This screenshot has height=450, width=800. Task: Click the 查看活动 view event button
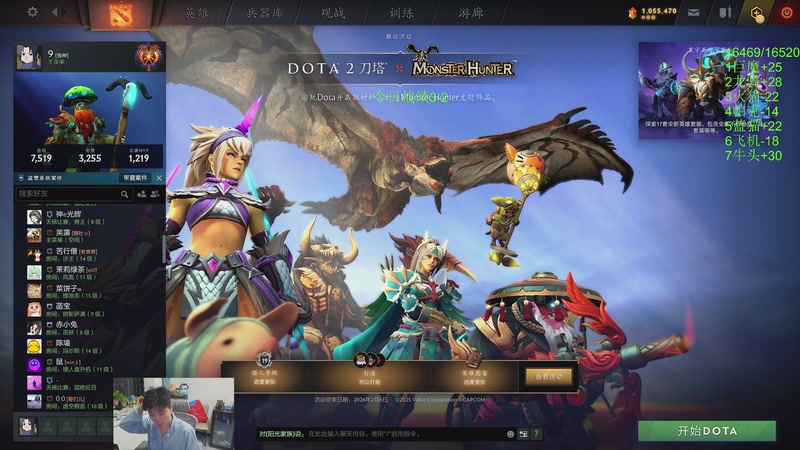pyautogui.click(x=548, y=376)
